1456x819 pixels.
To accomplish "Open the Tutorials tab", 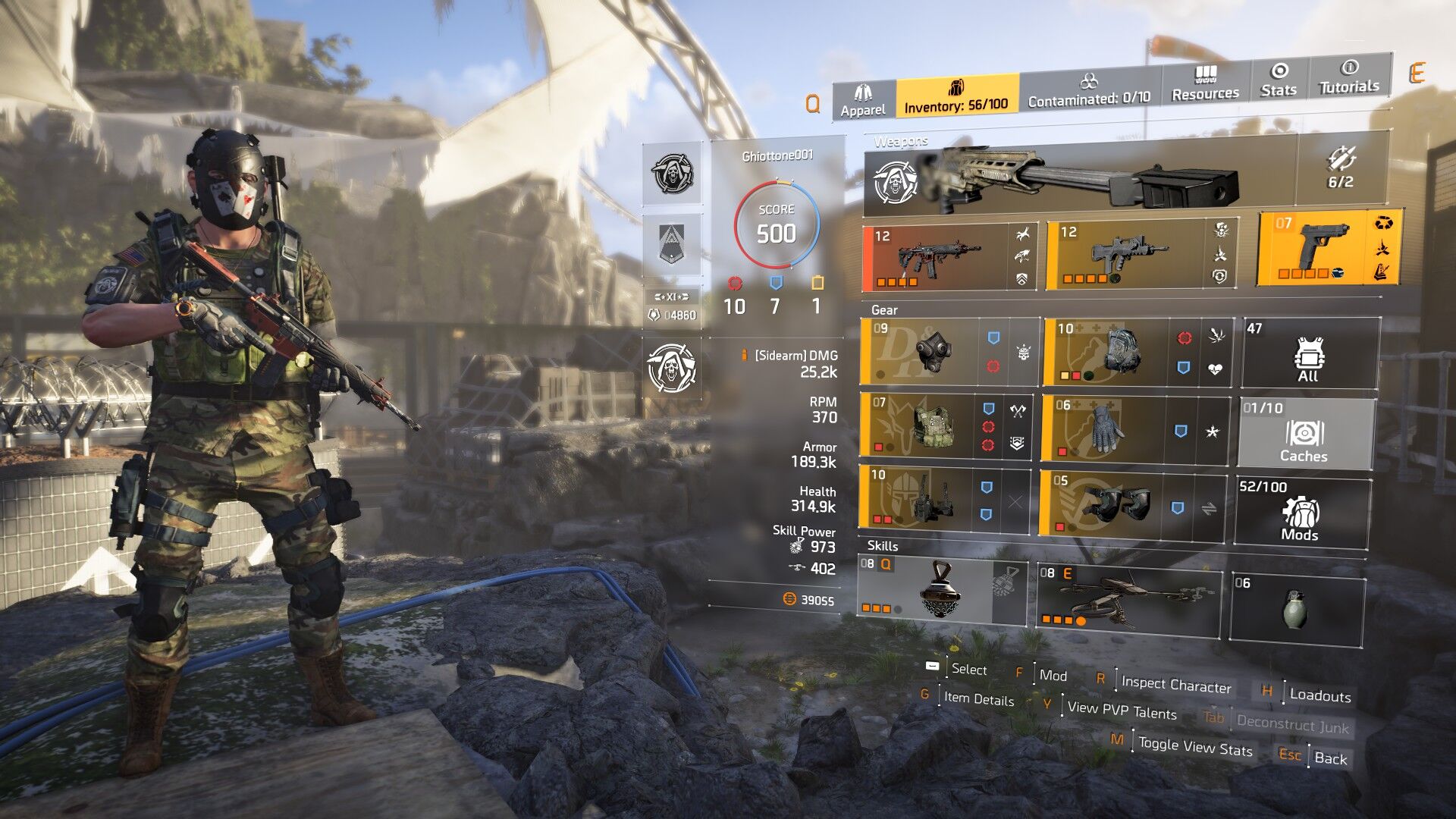I will 1349,77.
